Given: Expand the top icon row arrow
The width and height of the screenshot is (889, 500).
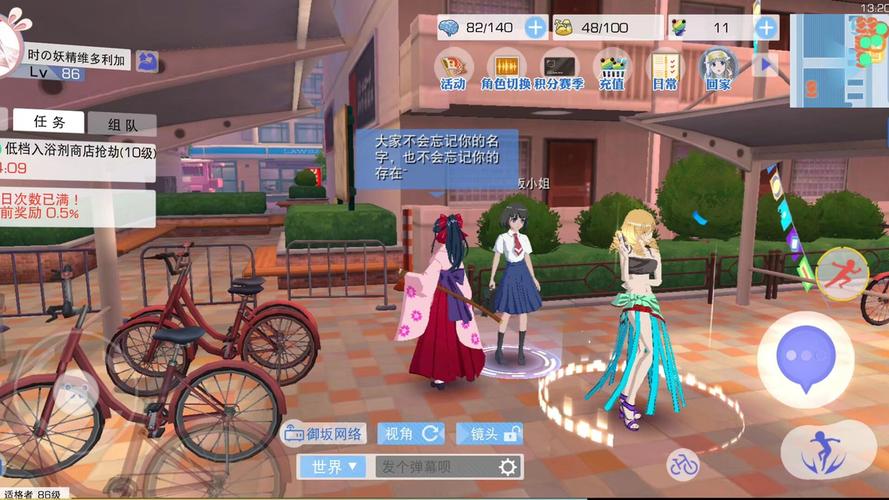Looking at the screenshot, I should [766, 65].
